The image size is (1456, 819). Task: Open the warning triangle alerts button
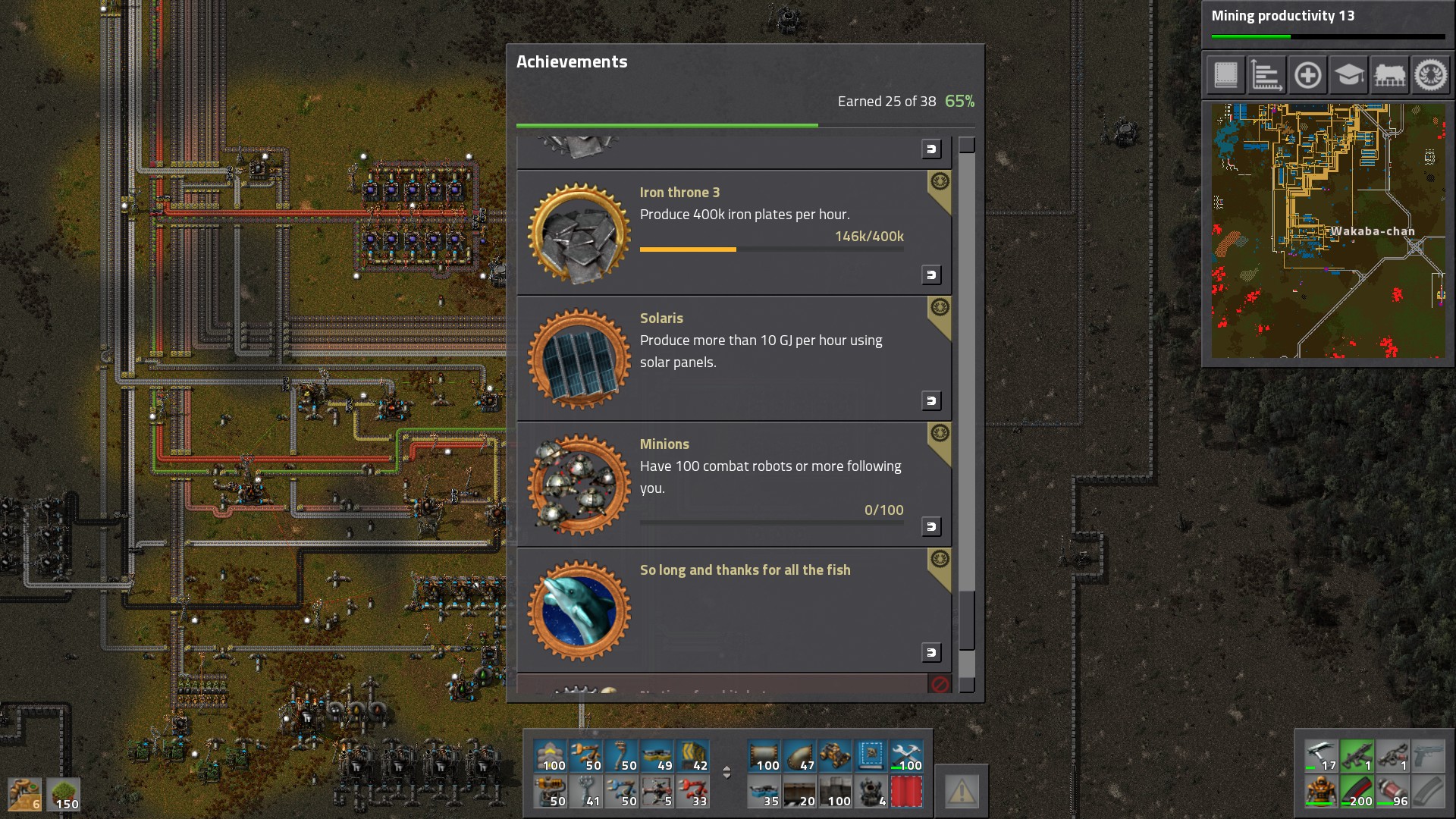[x=961, y=792]
